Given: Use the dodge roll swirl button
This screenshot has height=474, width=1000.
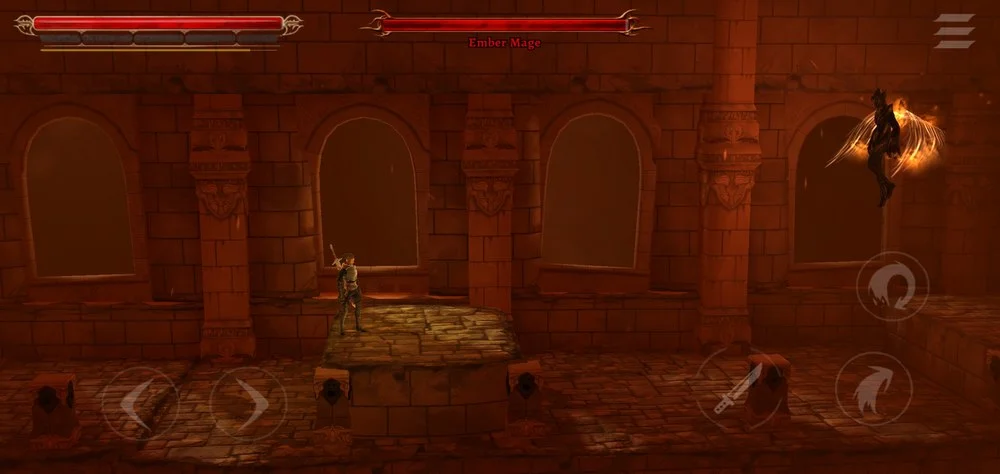Looking at the screenshot, I should click(x=892, y=287).
